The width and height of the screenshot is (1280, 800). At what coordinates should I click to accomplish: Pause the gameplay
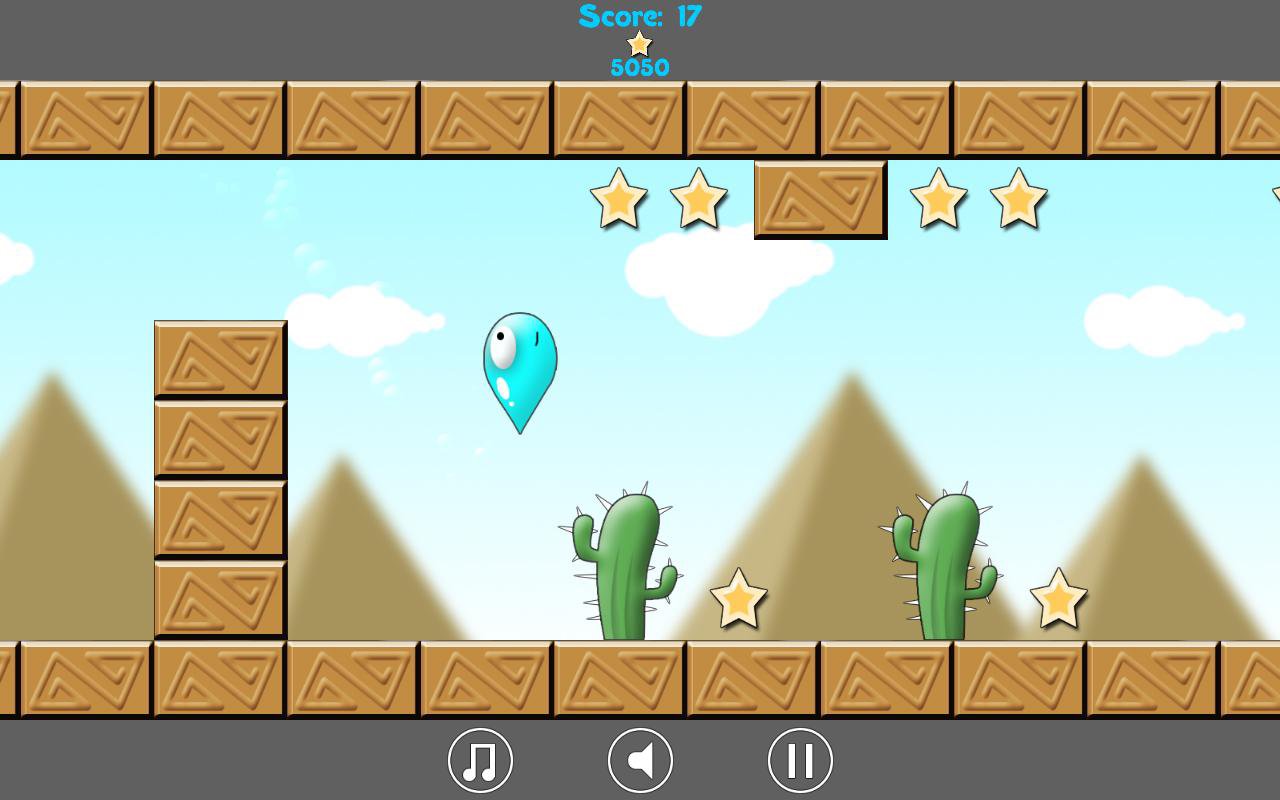pos(798,760)
